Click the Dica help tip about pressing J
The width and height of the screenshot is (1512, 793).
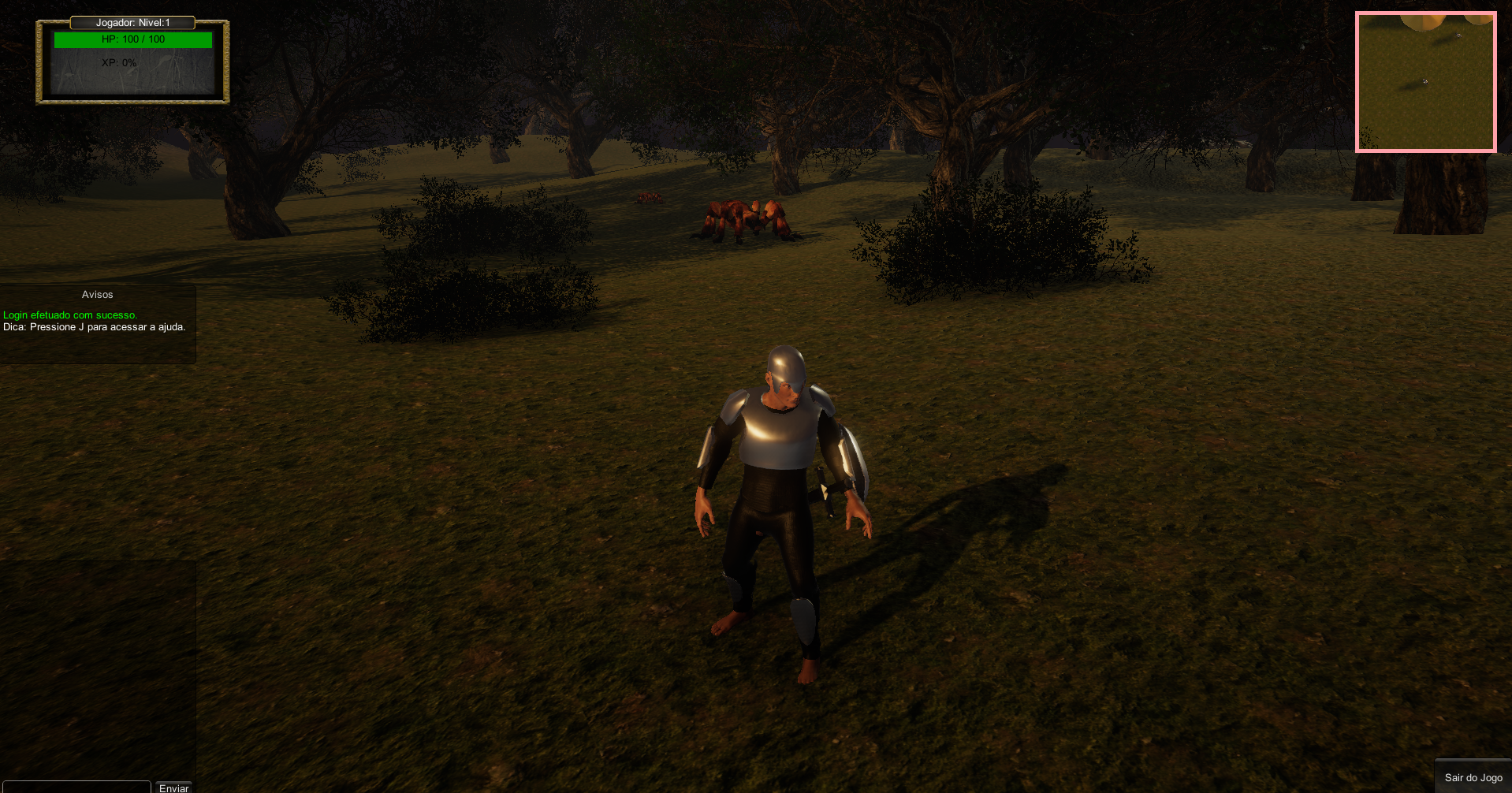(x=94, y=326)
